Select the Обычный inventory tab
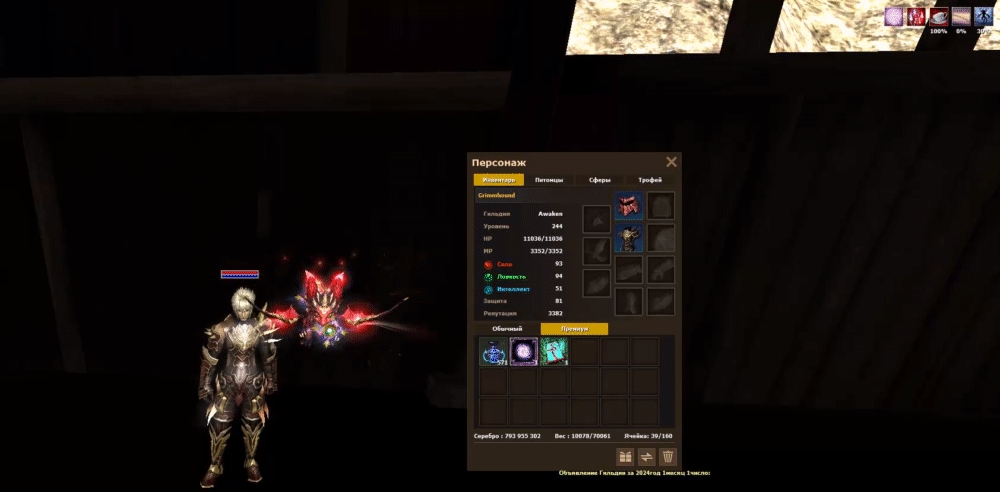 506,328
